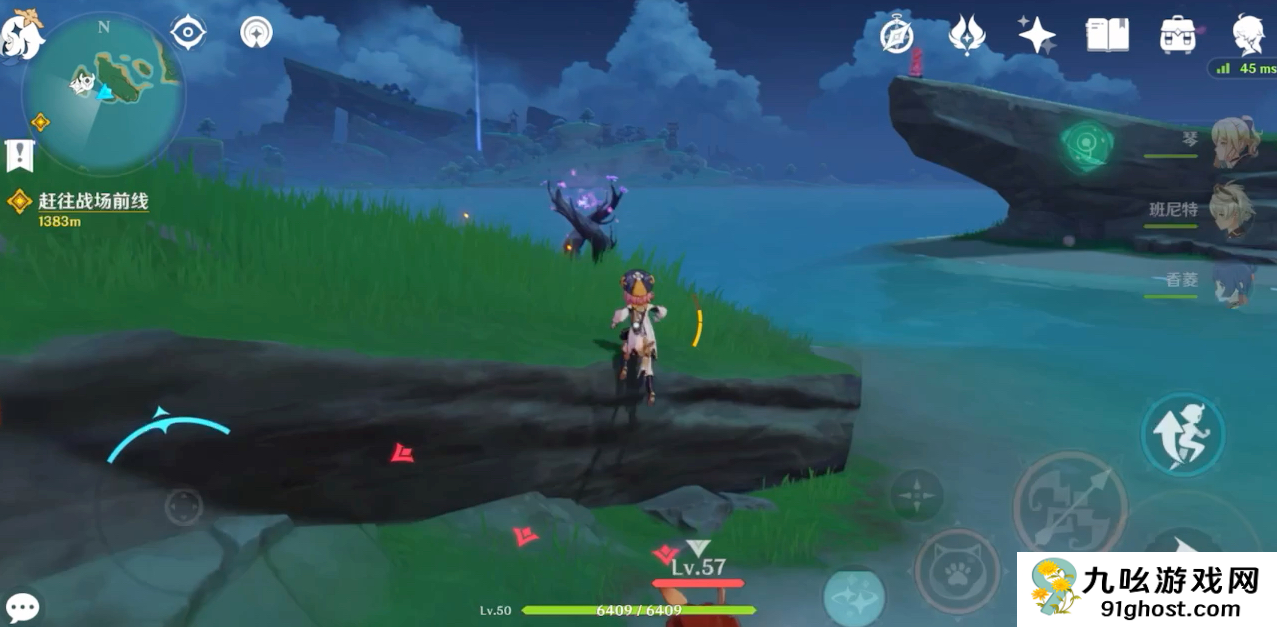Open the winged battle pass icon

click(967, 35)
